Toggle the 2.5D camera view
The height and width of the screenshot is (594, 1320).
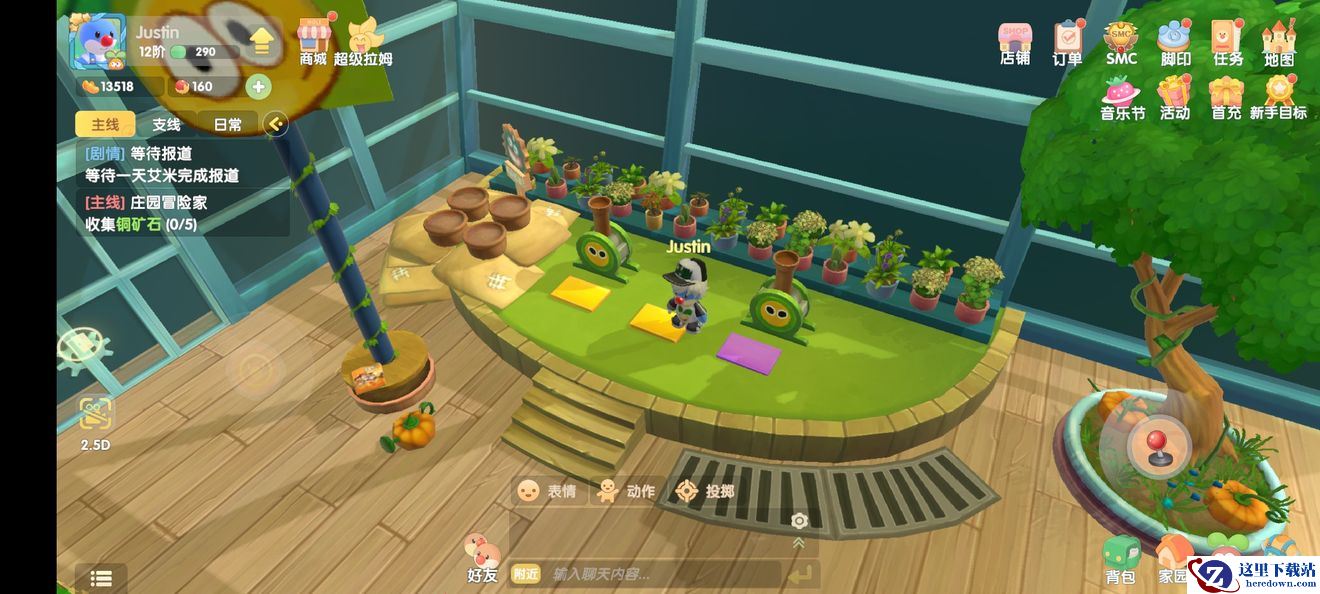tap(96, 422)
